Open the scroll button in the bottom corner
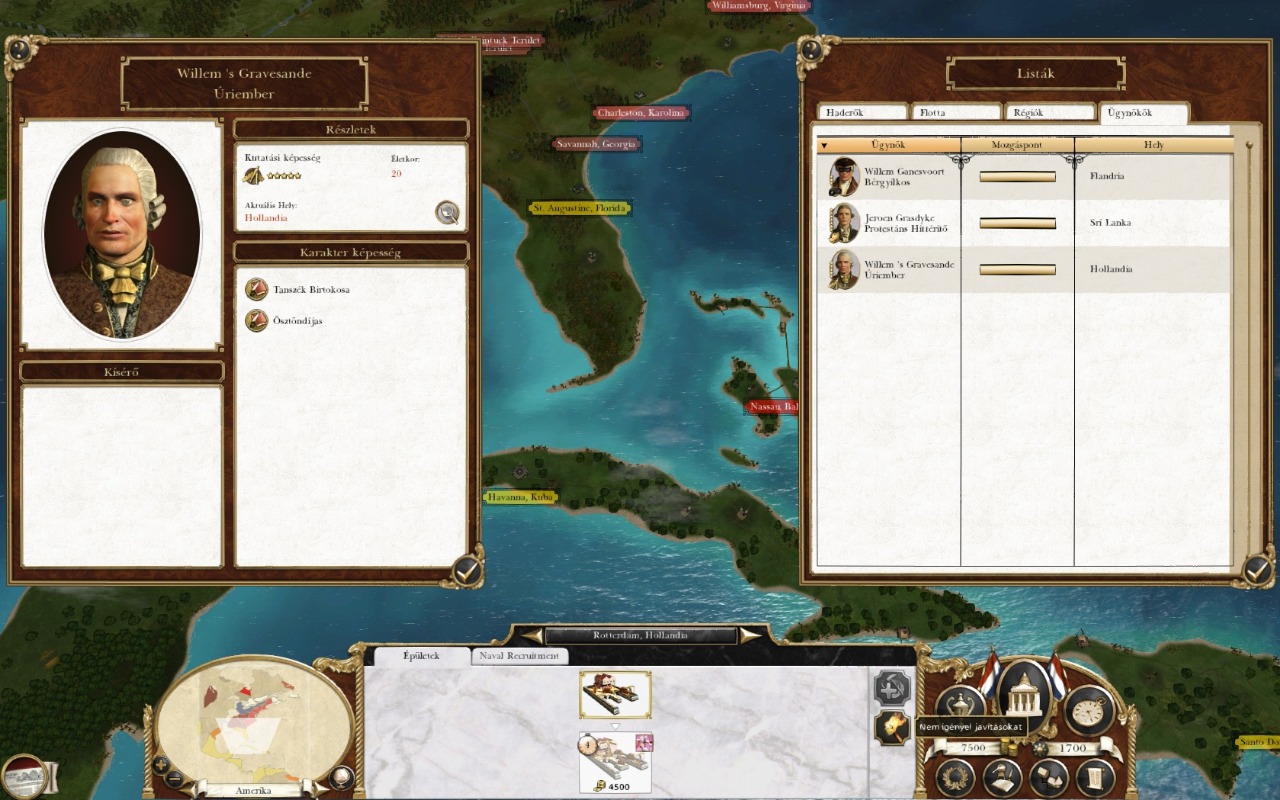The height and width of the screenshot is (800, 1280). click(1095, 778)
